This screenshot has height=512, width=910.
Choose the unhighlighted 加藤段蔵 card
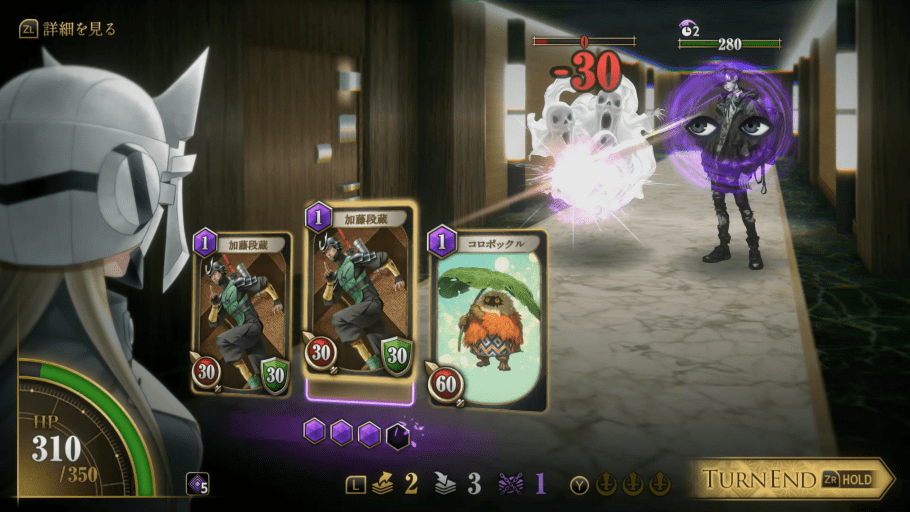tap(243, 315)
